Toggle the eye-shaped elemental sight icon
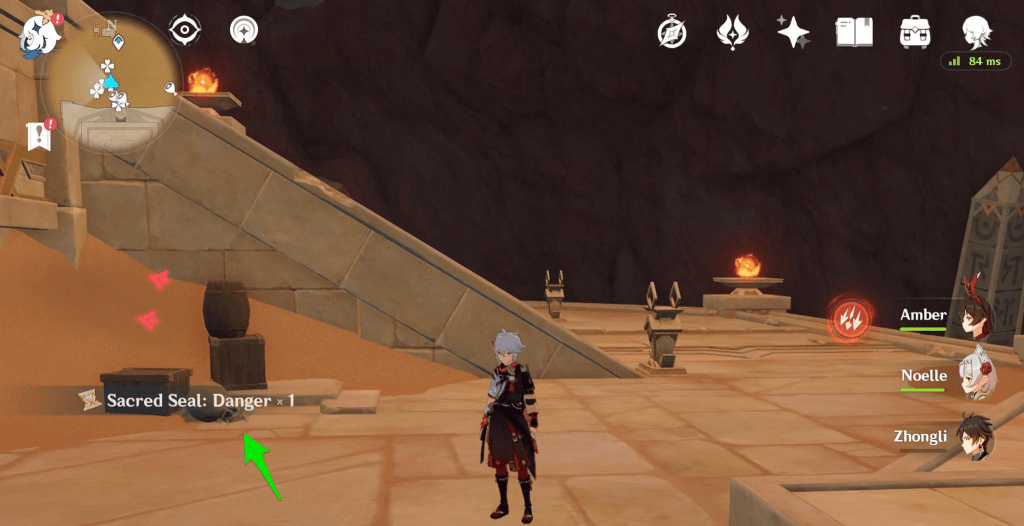Viewport: 1024px width, 526px height. (185, 30)
